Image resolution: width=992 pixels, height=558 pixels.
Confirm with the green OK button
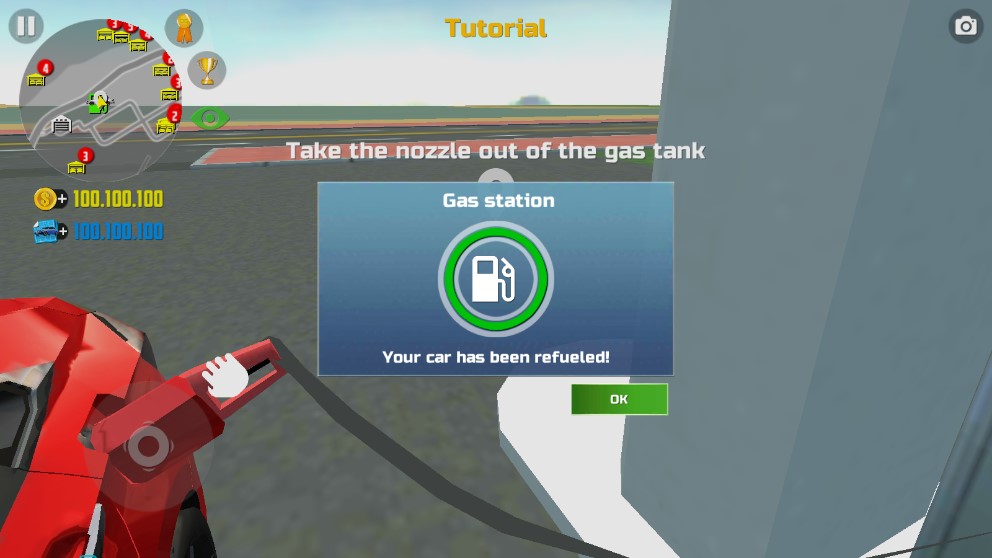click(x=619, y=399)
